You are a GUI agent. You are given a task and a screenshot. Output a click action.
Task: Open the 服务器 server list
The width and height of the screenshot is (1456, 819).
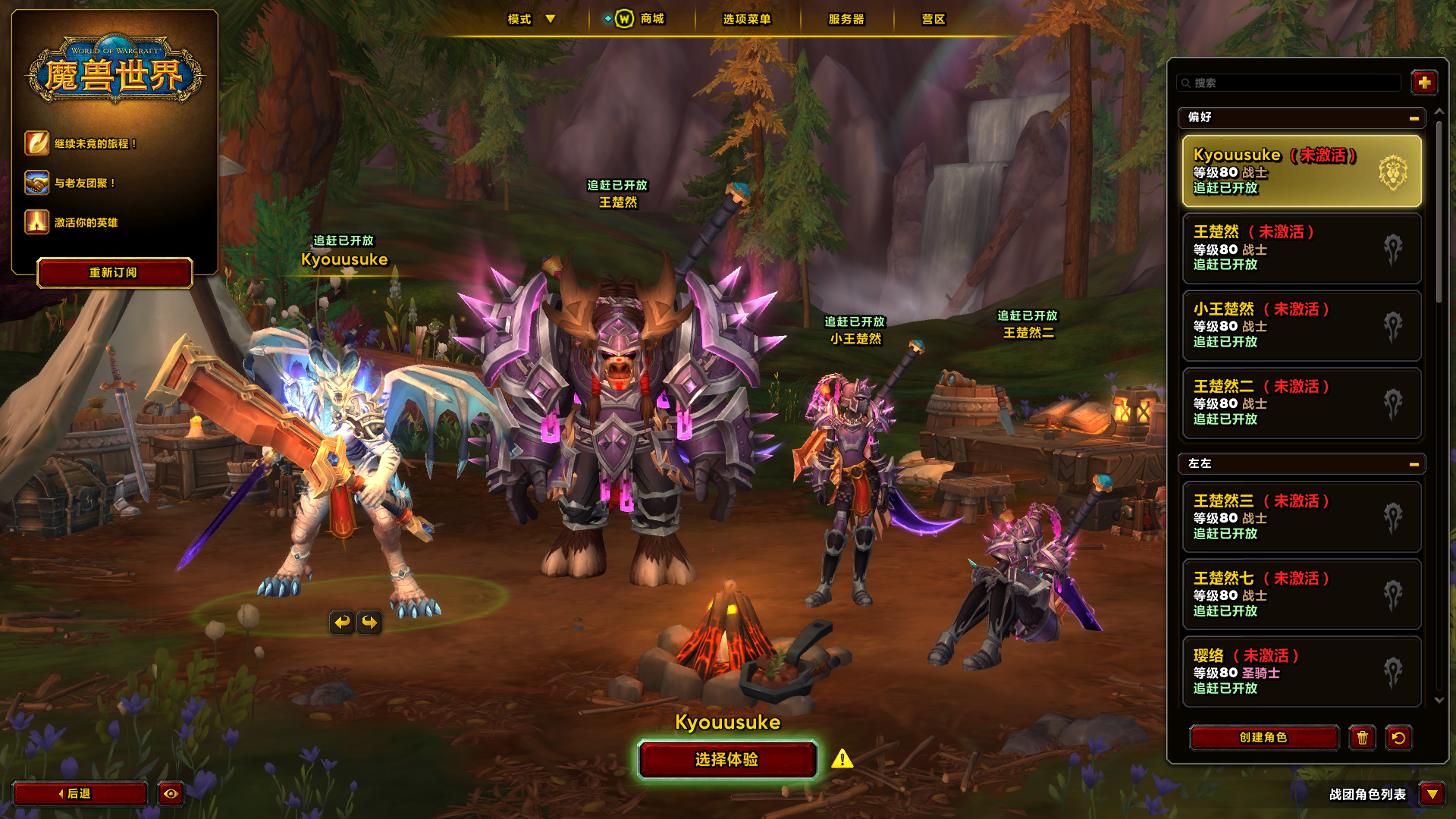pos(846,19)
